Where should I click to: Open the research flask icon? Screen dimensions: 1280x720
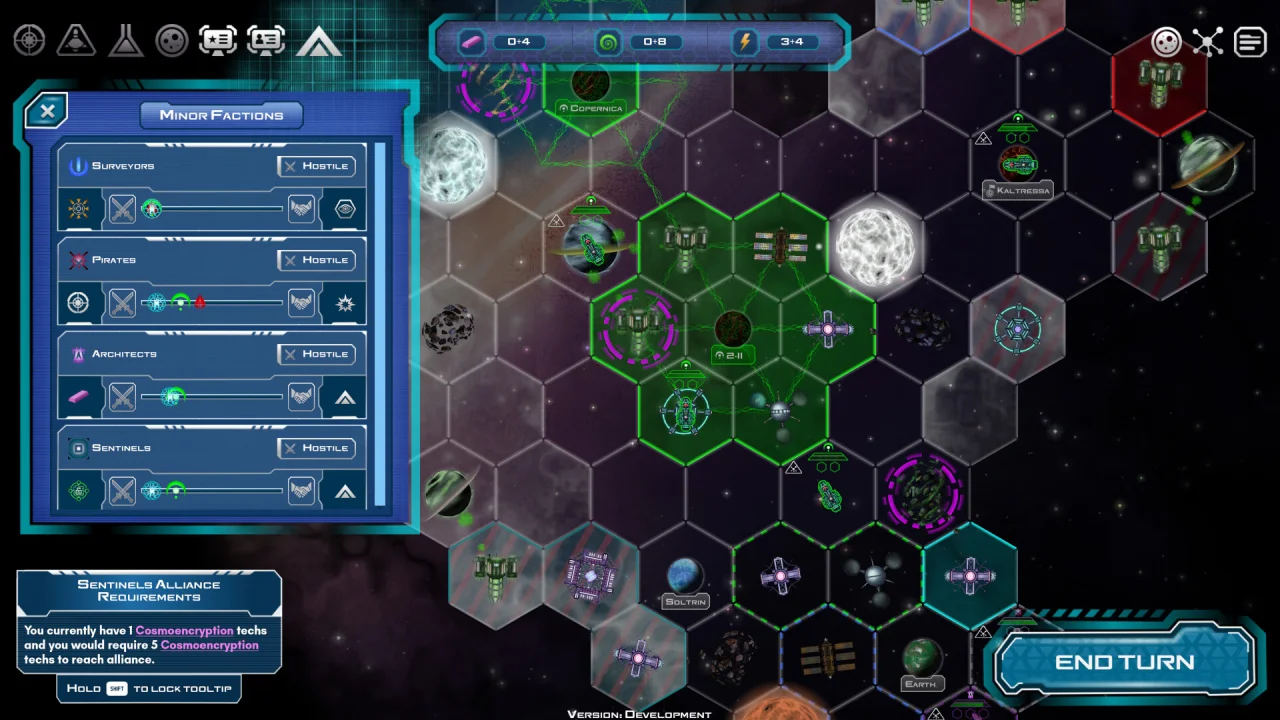(125, 41)
